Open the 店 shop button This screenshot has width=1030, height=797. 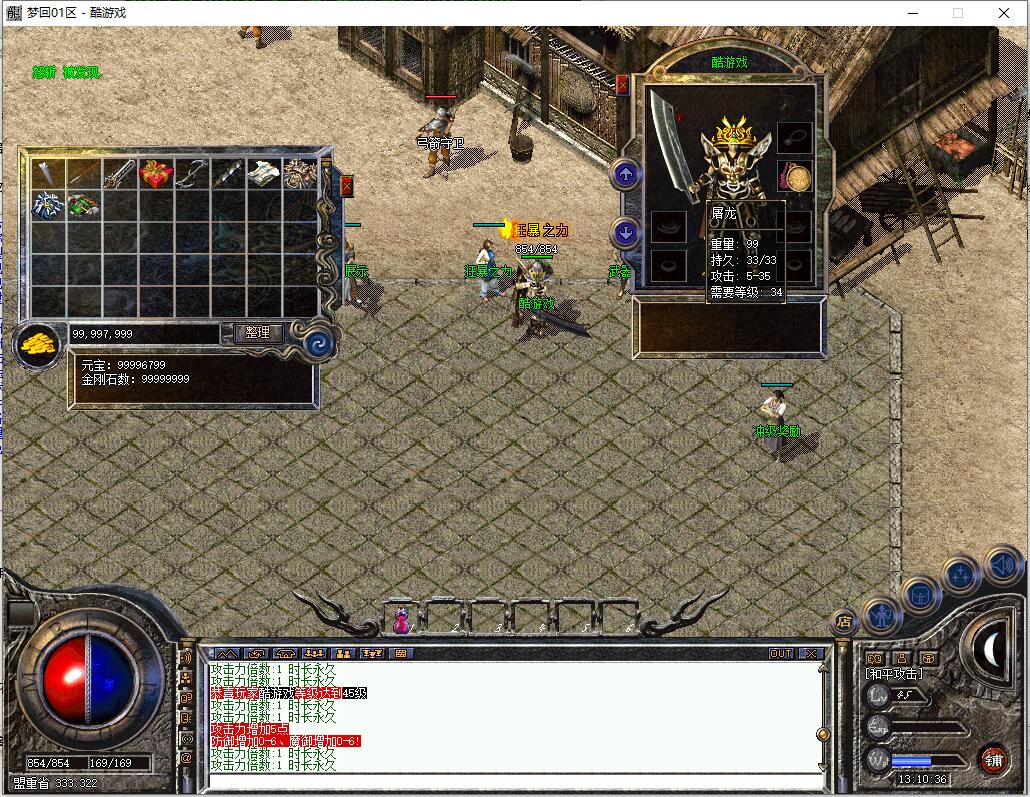pyautogui.click(x=844, y=621)
